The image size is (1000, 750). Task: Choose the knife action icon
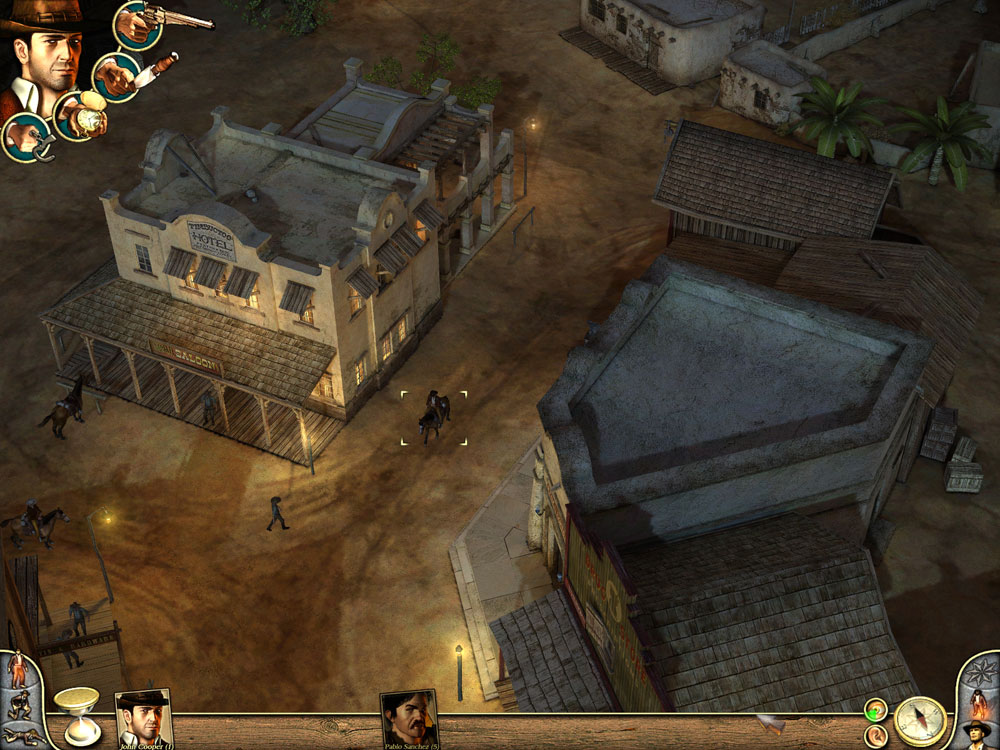pos(117,76)
